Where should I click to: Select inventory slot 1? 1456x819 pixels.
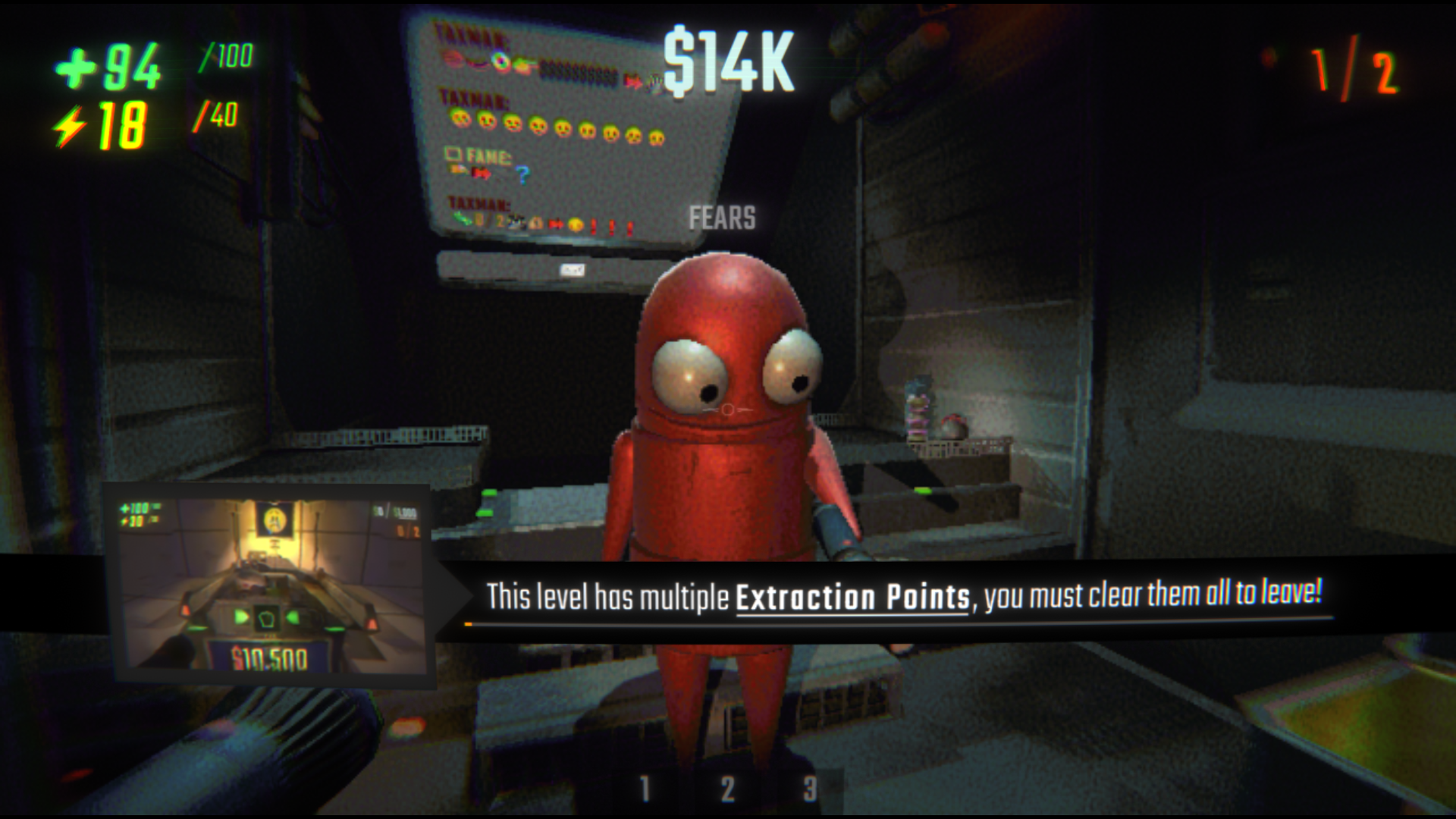click(645, 789)
